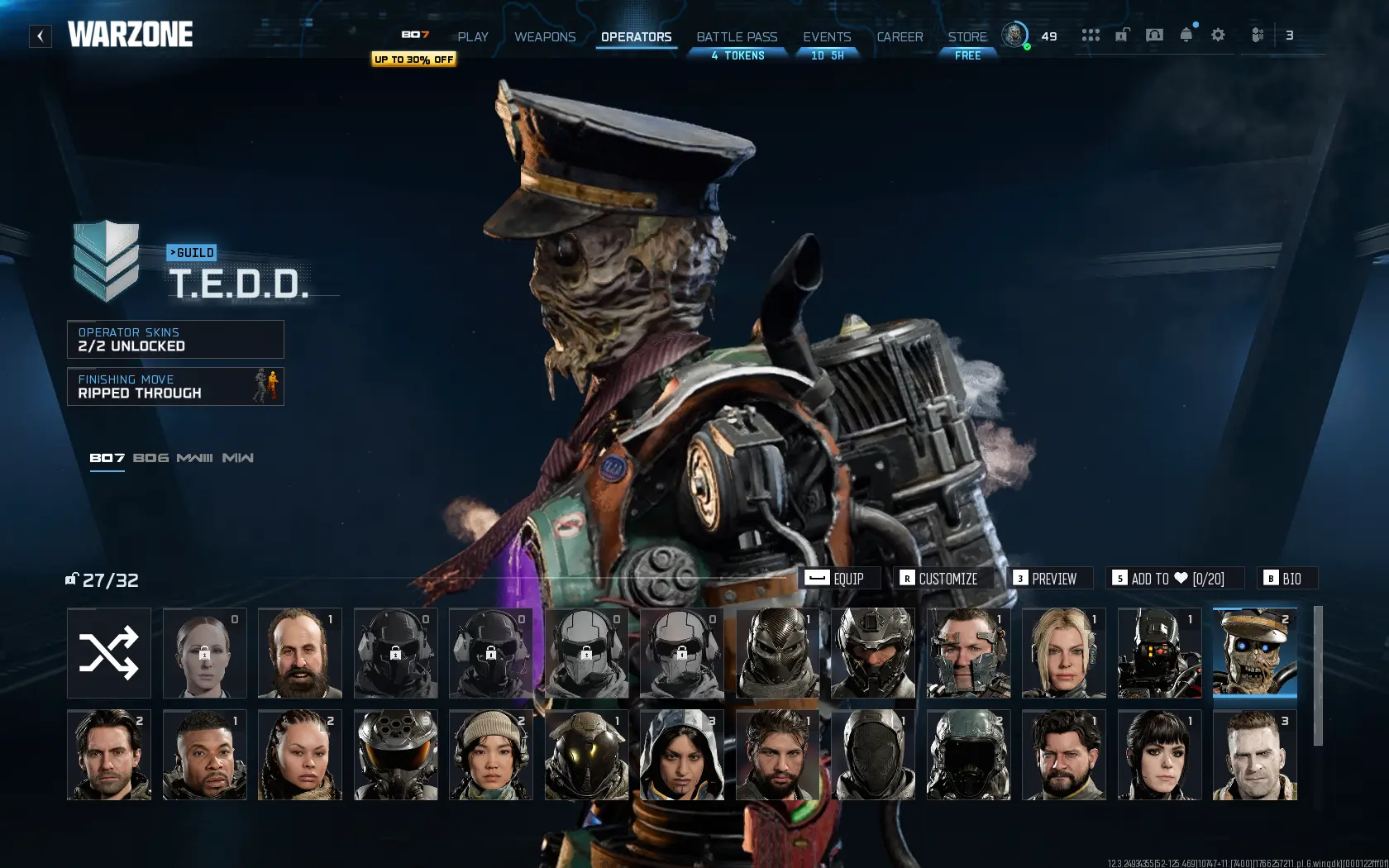The width and height of the screenshot is (1389, 868).
Task: Open the social friends panel icon
Action: point(1091,36)
